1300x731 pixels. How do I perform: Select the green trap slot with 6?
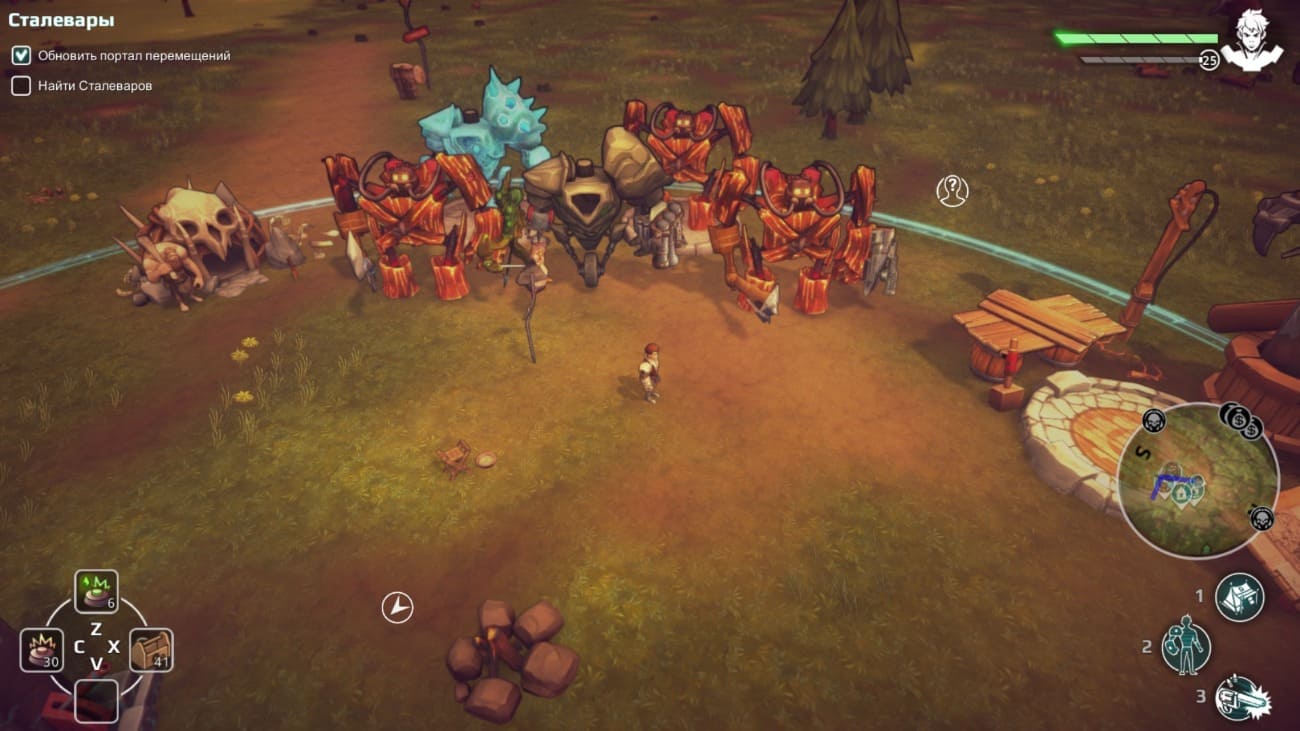coord(96,591)
